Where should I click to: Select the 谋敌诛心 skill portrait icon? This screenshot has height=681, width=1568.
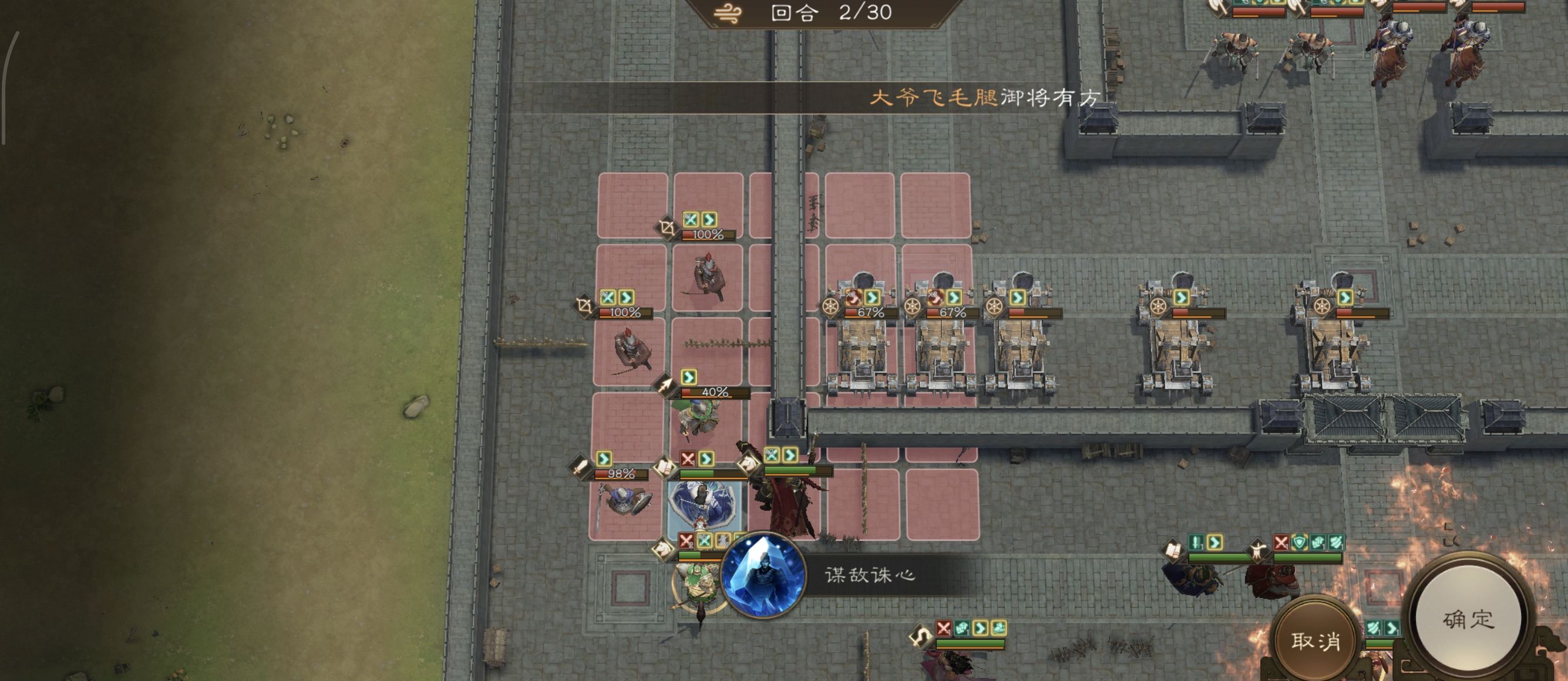point(763,575)
